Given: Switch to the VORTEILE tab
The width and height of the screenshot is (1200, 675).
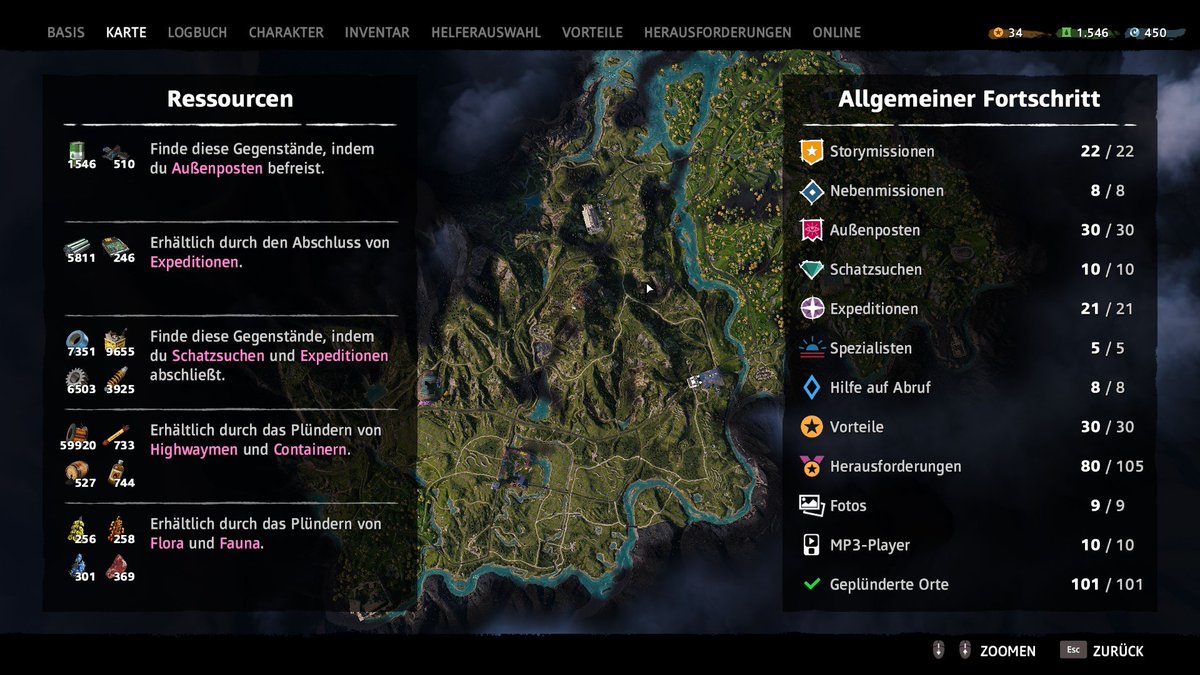Looking at the screenshot, I should (x=592, y=32).
